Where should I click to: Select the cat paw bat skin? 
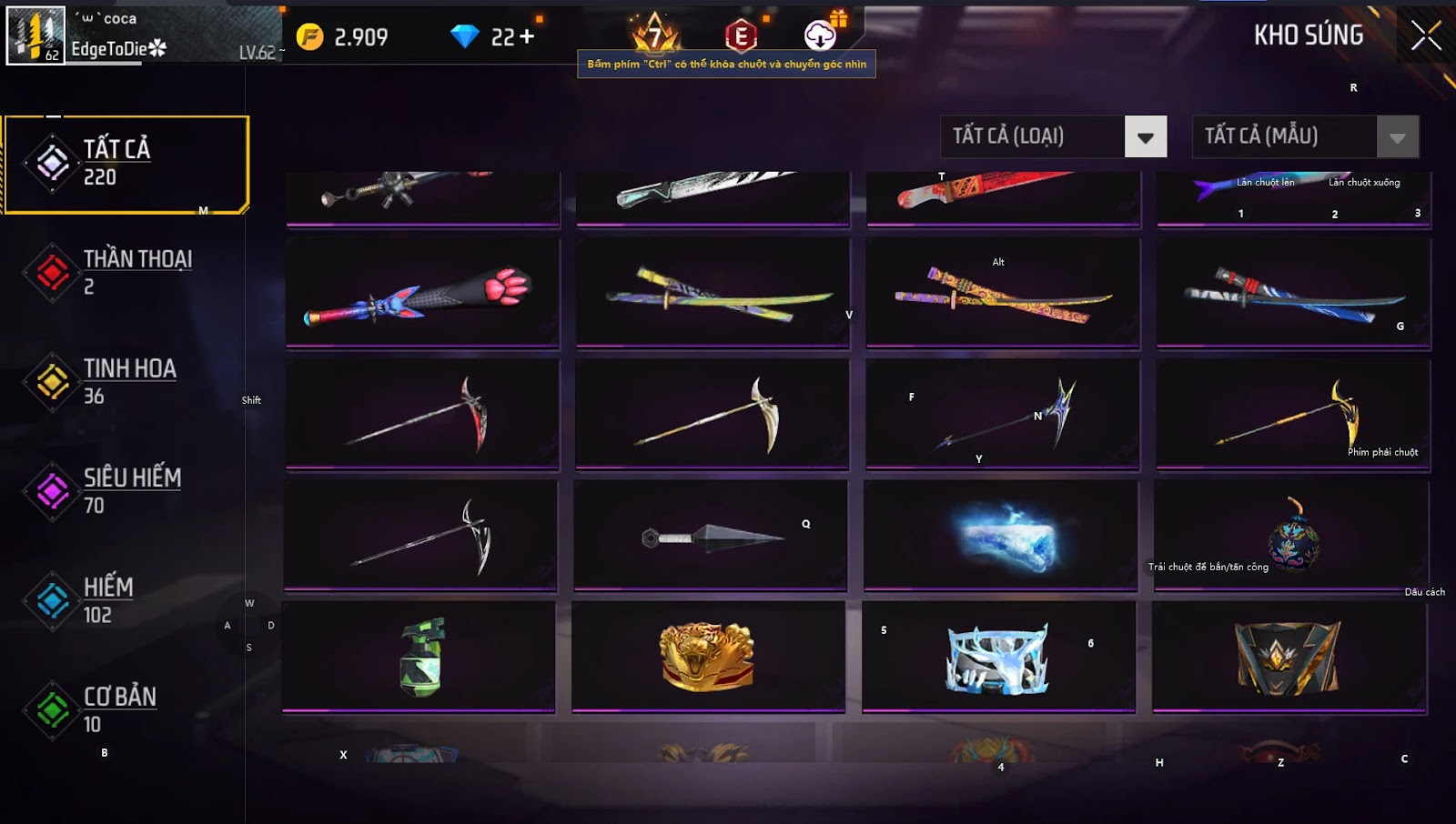coord(422,293)
